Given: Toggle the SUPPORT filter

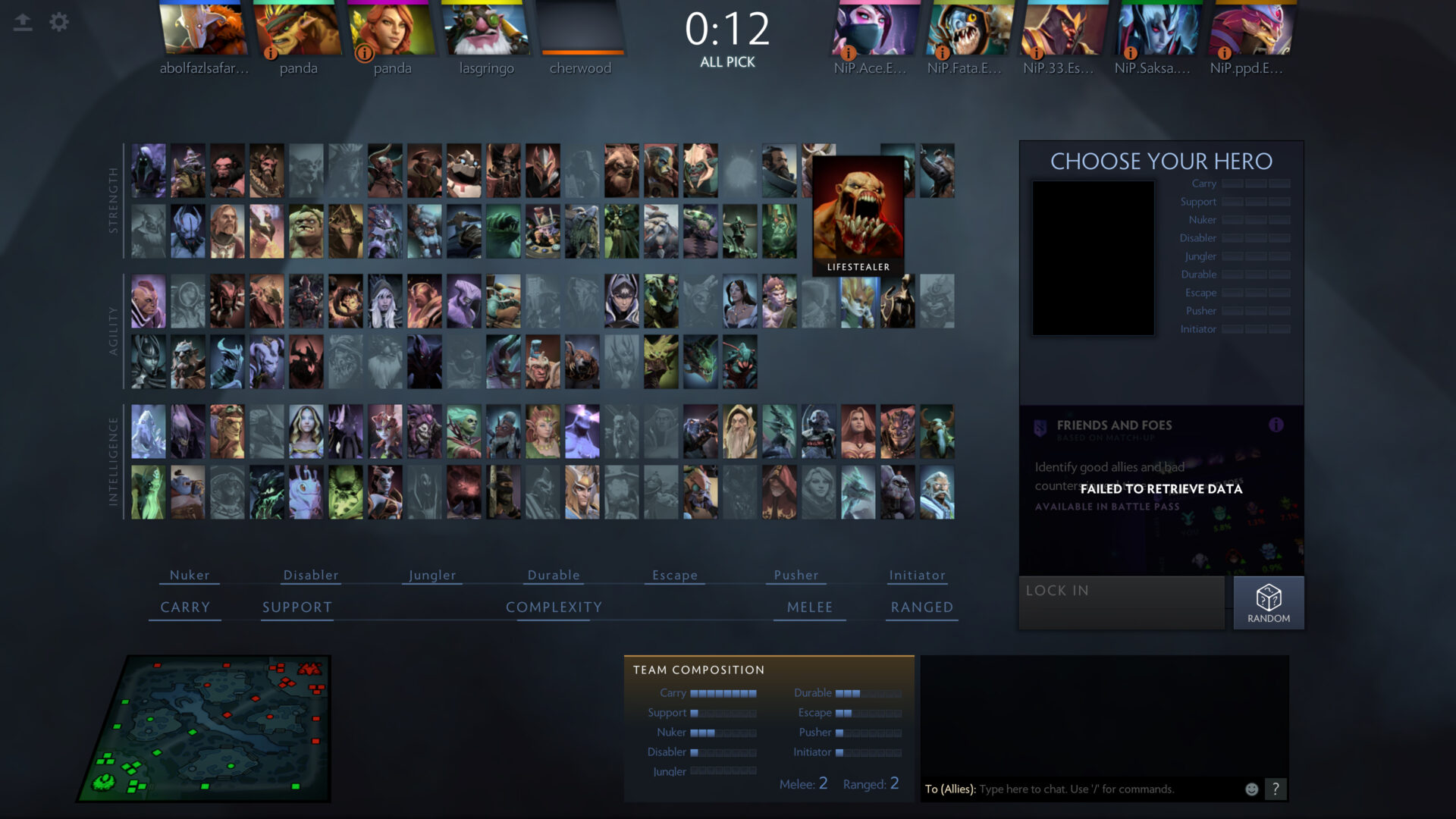Looking at the screenshot, I should 297,607.
